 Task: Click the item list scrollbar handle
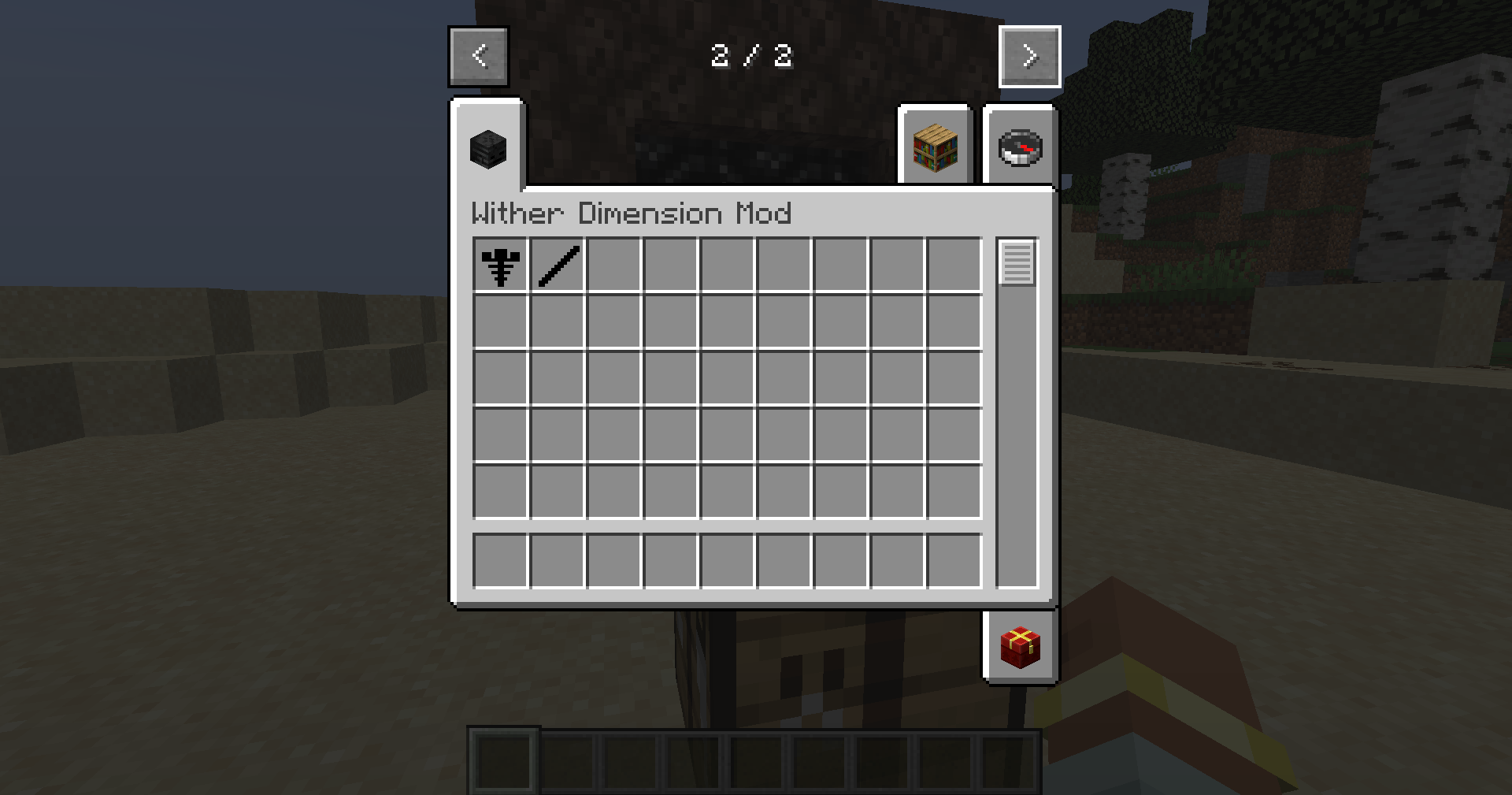[x=1017, y=264]
